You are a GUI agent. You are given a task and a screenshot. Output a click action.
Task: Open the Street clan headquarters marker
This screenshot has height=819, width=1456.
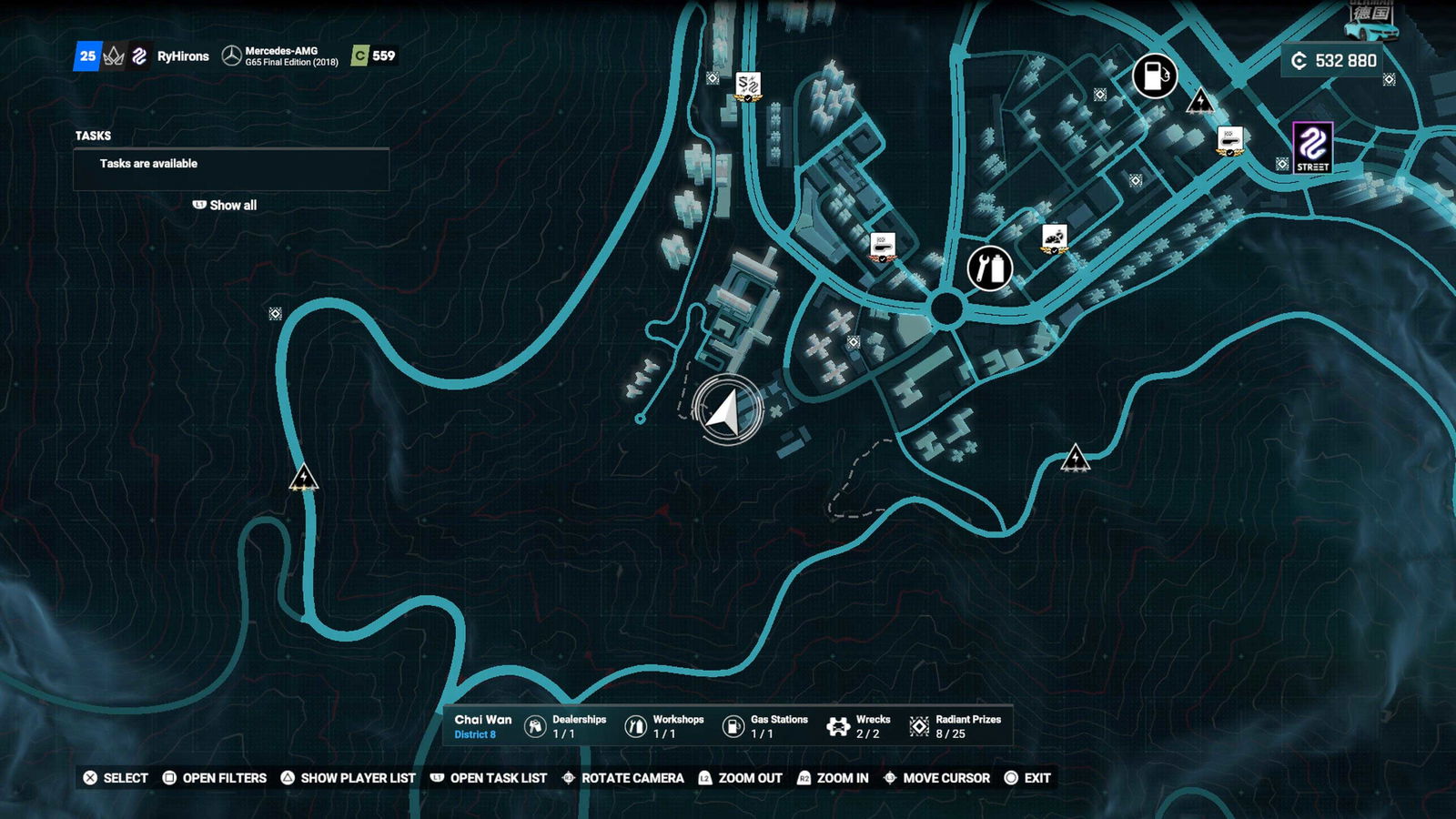[1312, 147]
